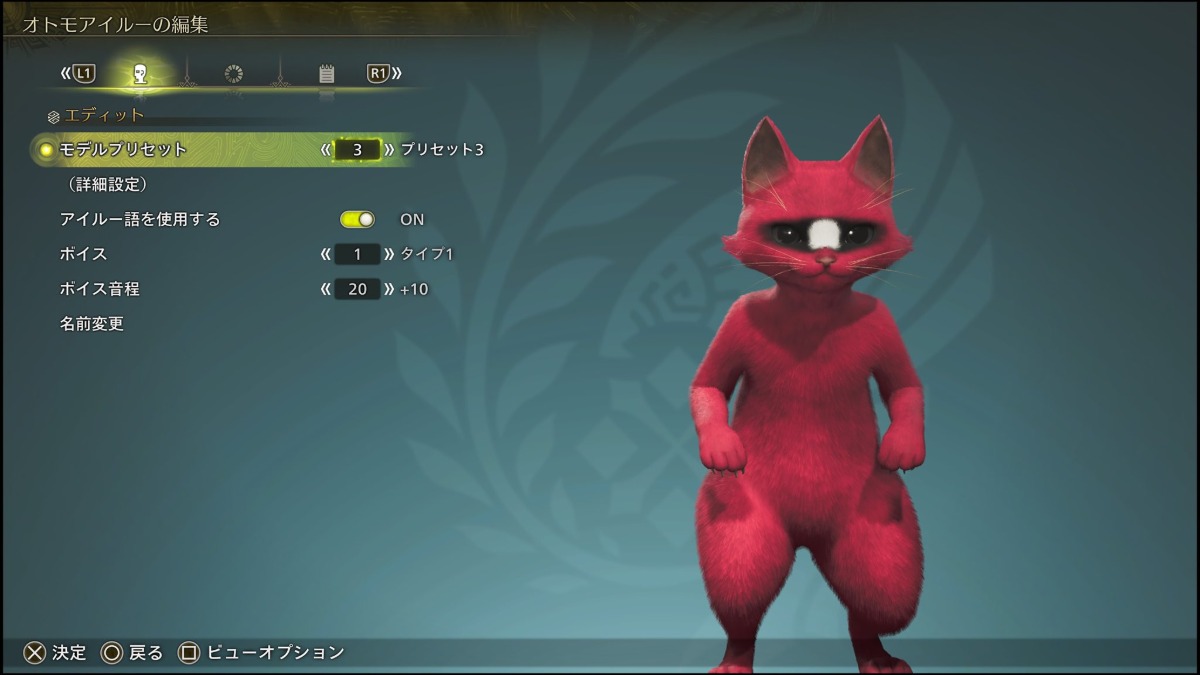
Task: Open the 名前変更 name change option
Action: [92, 324]
